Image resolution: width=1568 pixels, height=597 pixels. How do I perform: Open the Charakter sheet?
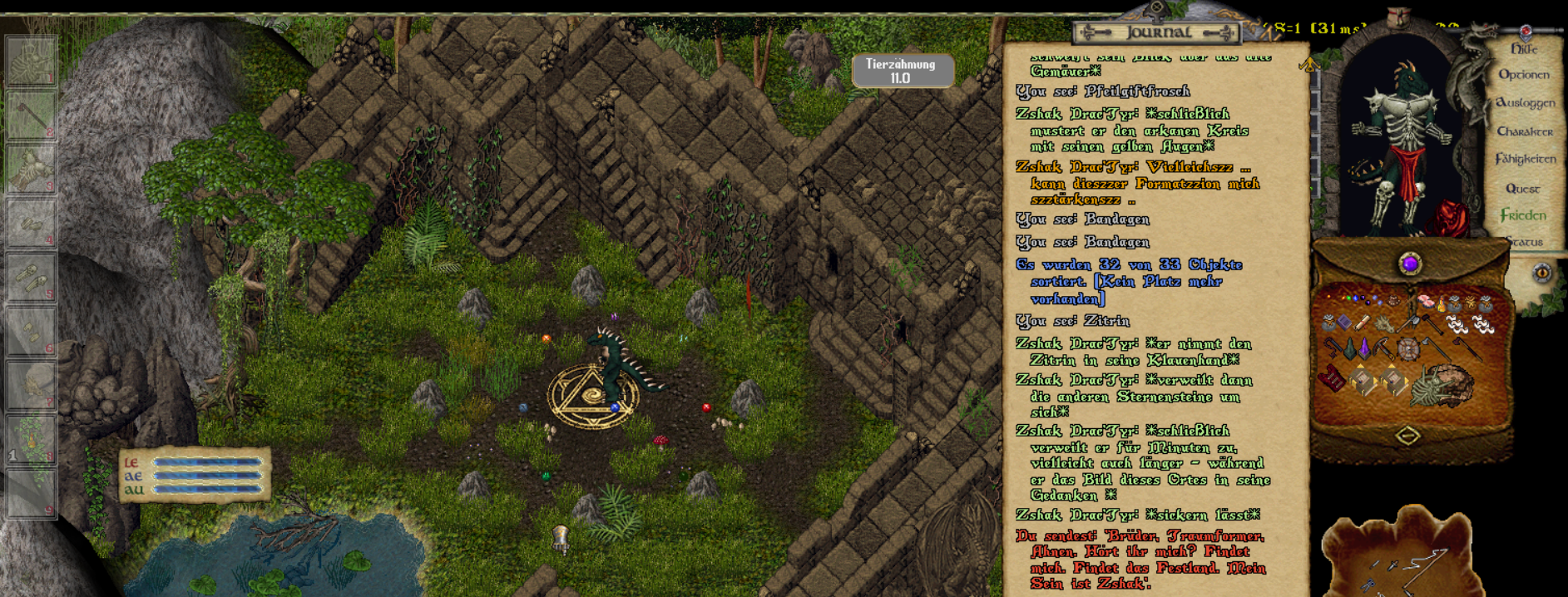(x=1525, y=131)
